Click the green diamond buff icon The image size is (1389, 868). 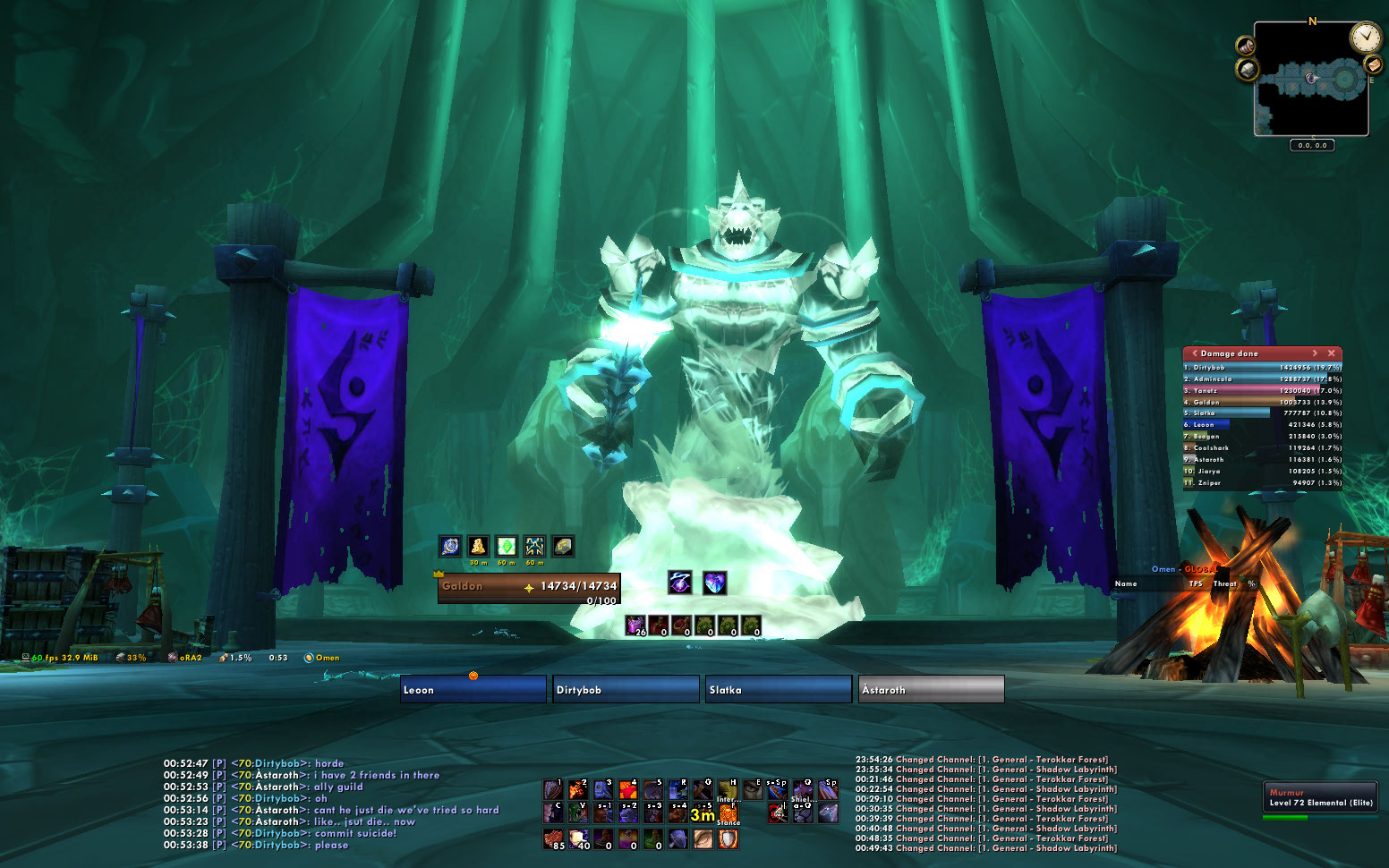click(x=507, y=546)
